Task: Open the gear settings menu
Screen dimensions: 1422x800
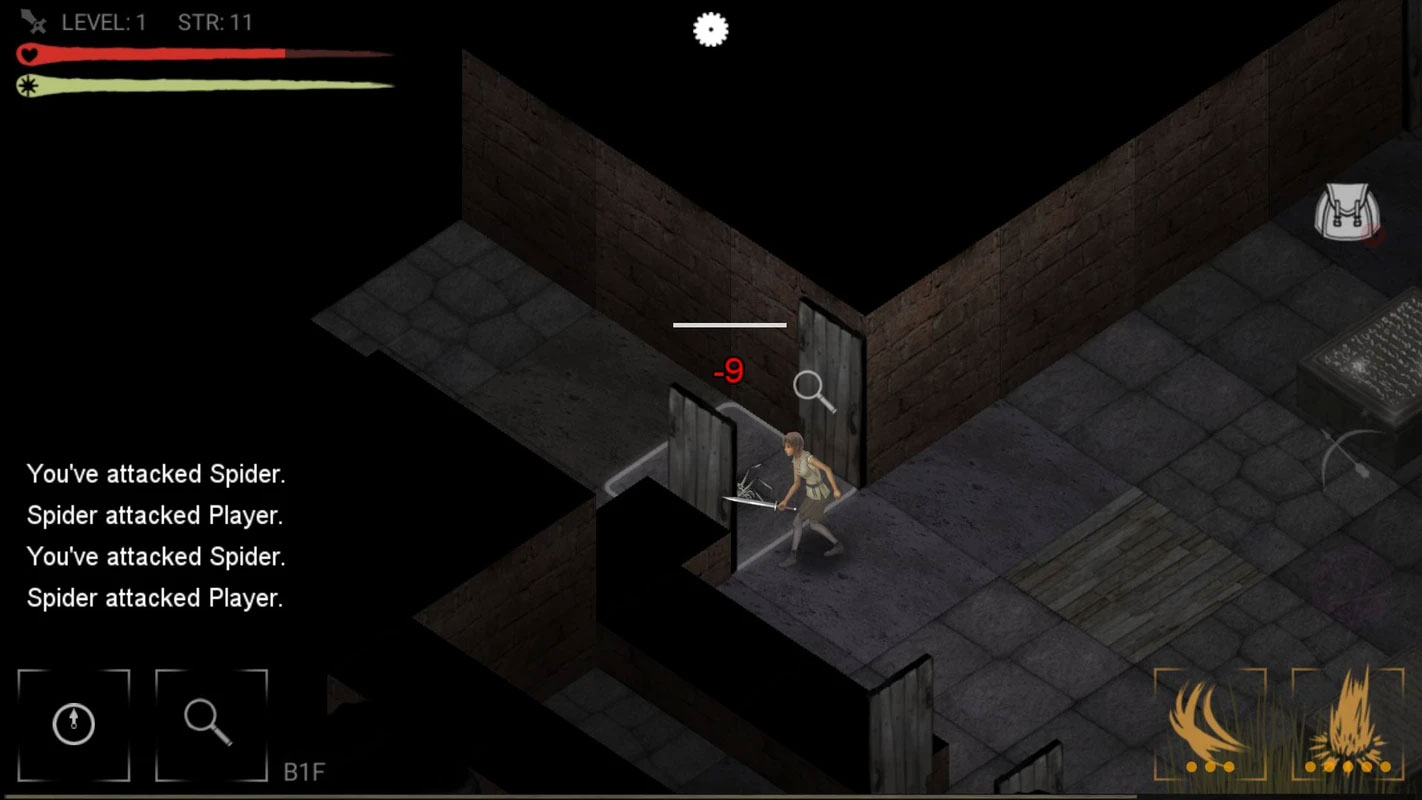Action: click(711, 30)
